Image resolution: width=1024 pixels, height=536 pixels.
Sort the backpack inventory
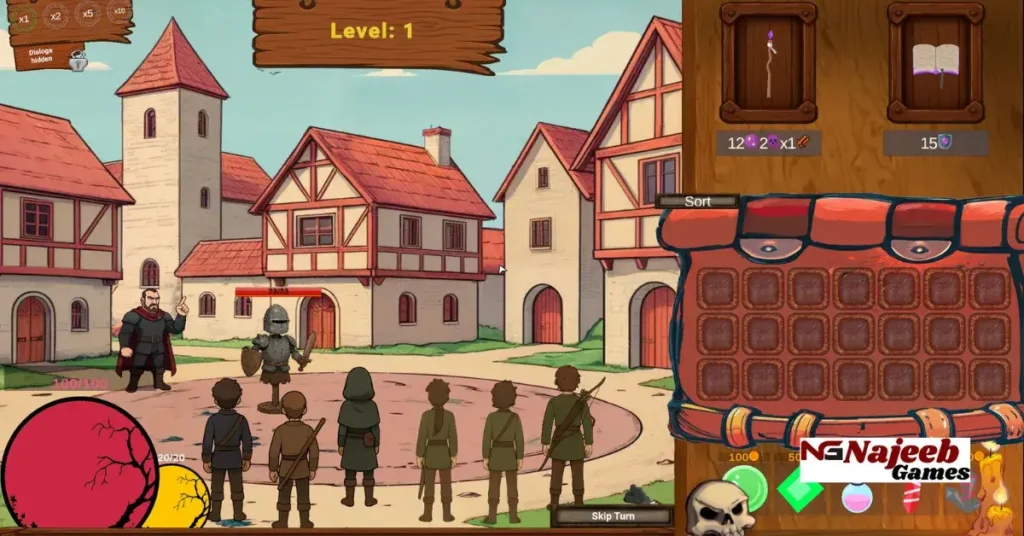pos(698,201)
